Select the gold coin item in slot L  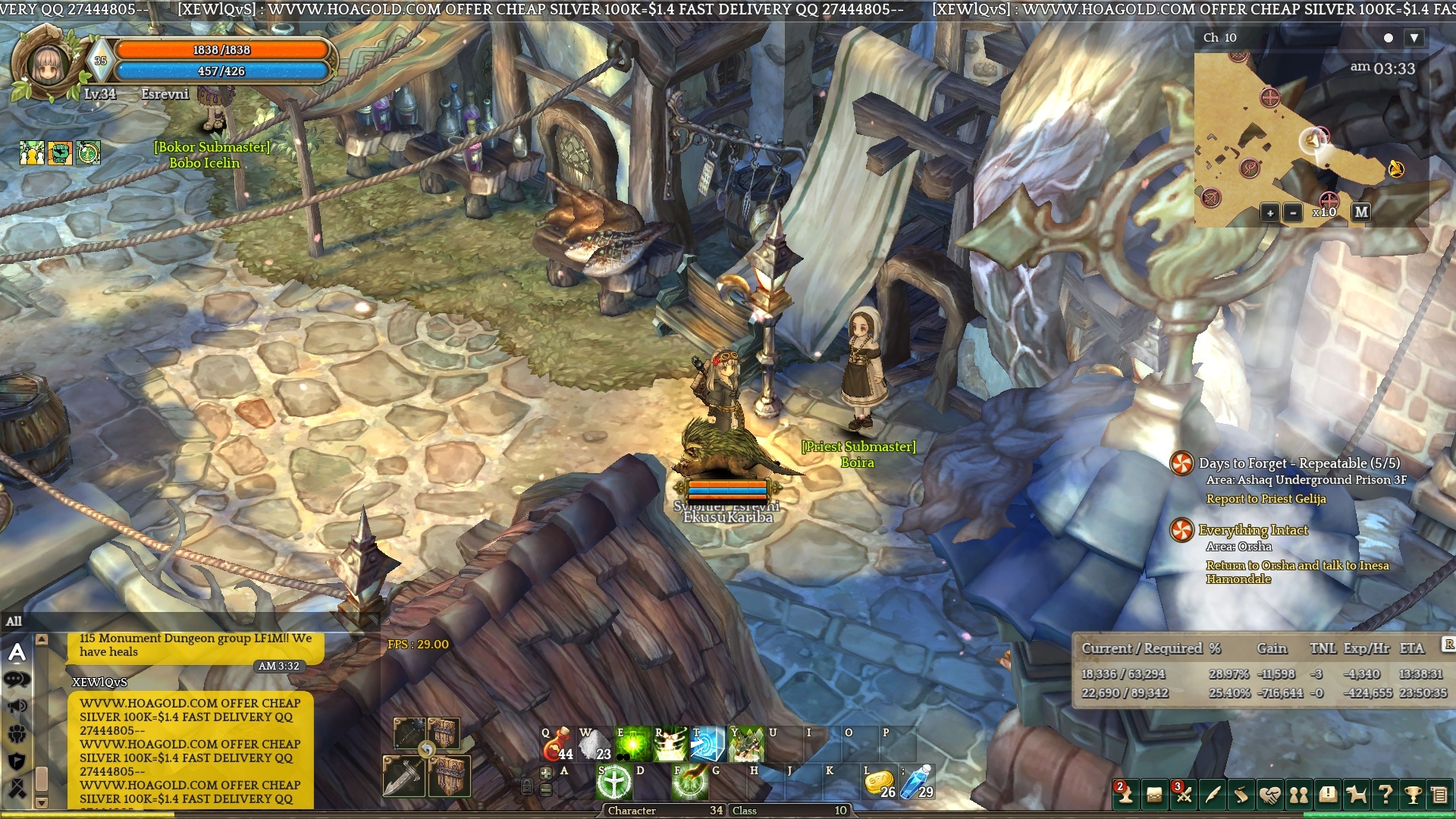pyautogui.click(x=879, y=782)
